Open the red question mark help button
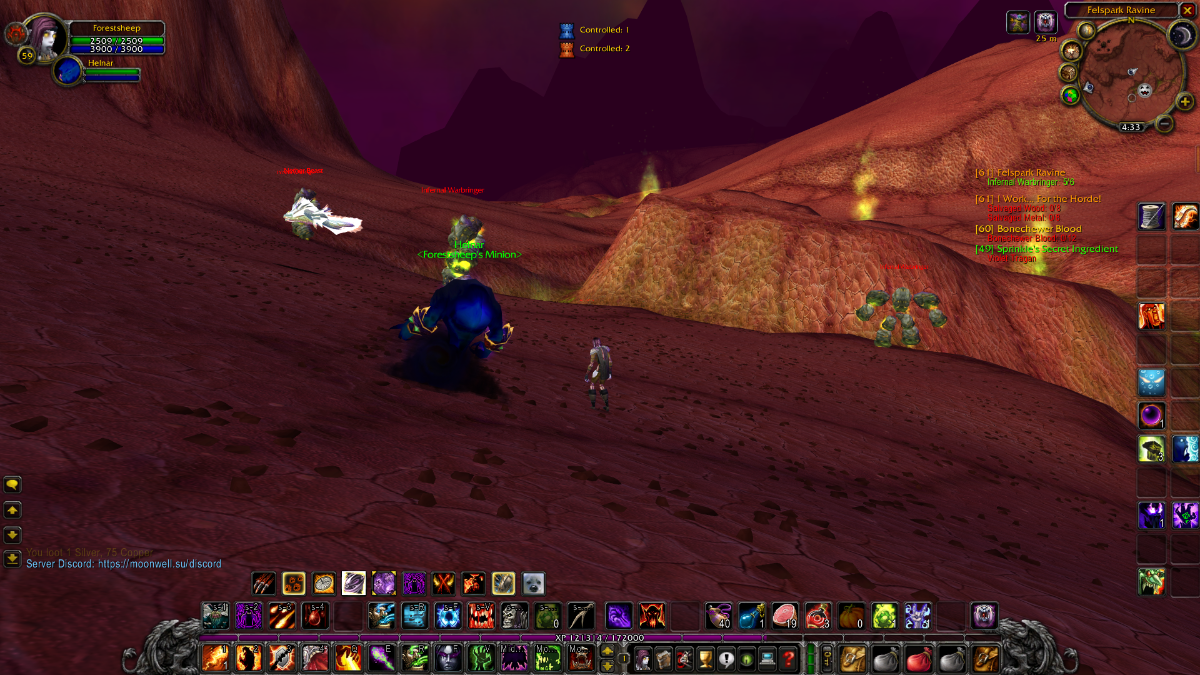The height and width of the screenshot is (675, 1200). 790,658
